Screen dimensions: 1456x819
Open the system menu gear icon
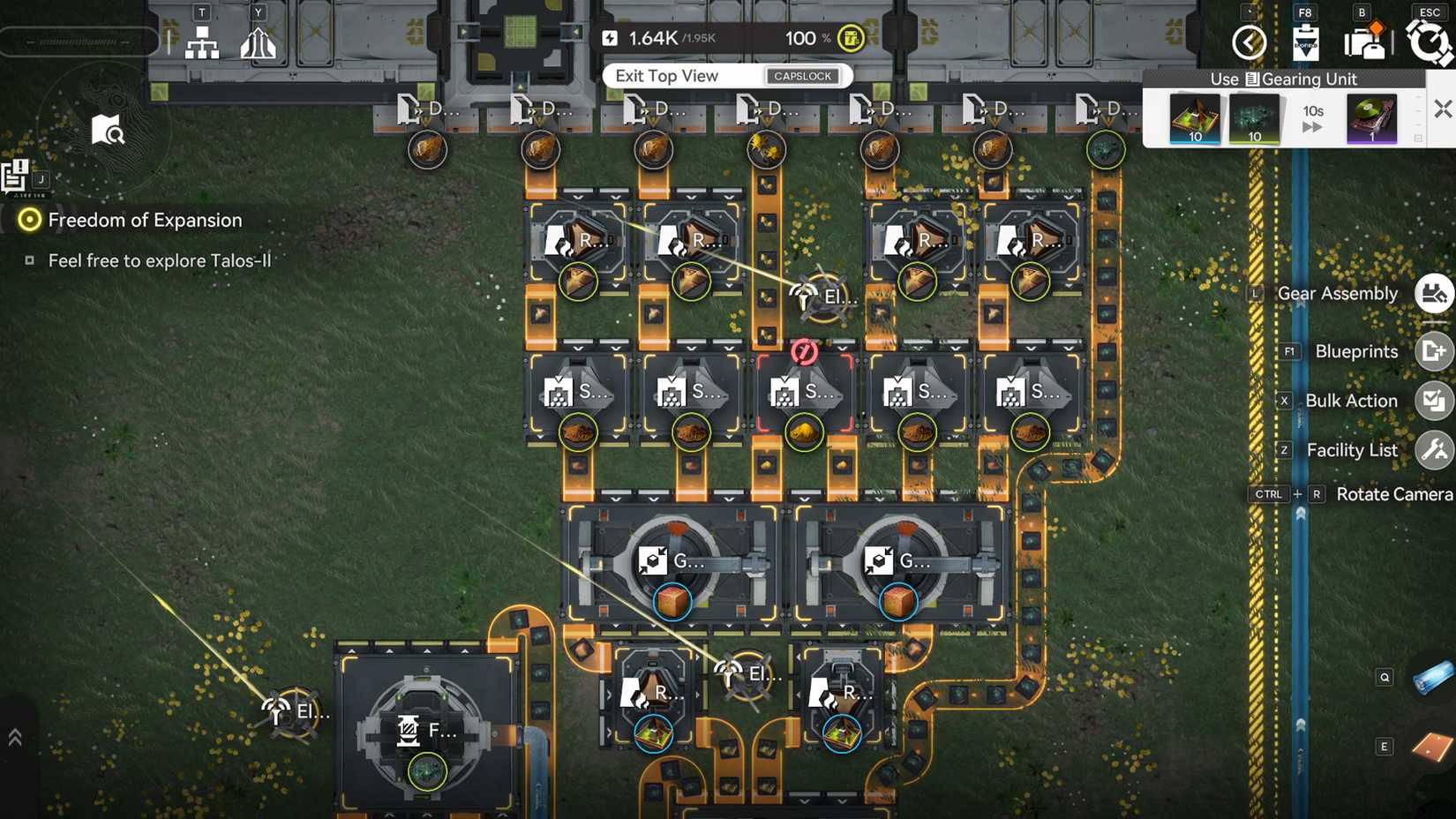click(1428, 41)
